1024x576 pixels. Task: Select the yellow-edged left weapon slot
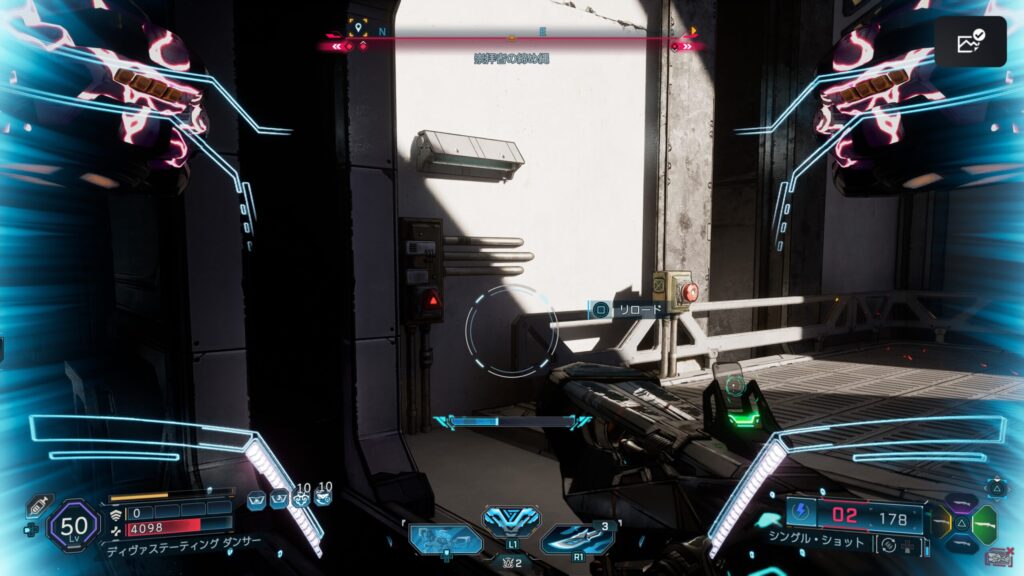pos(940,521)
